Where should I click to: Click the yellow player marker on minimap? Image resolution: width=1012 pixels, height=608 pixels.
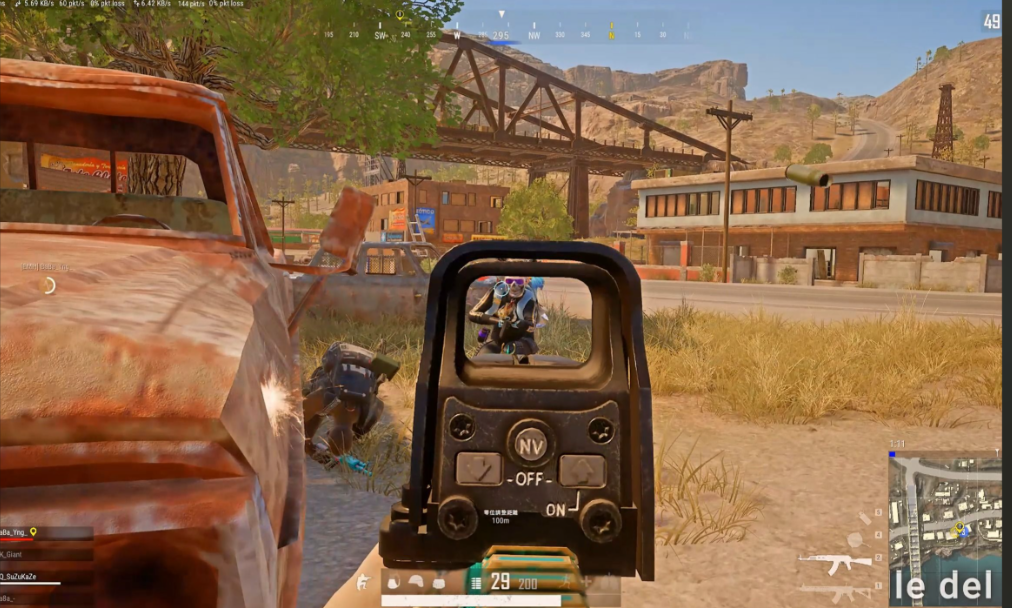[959, 527]
